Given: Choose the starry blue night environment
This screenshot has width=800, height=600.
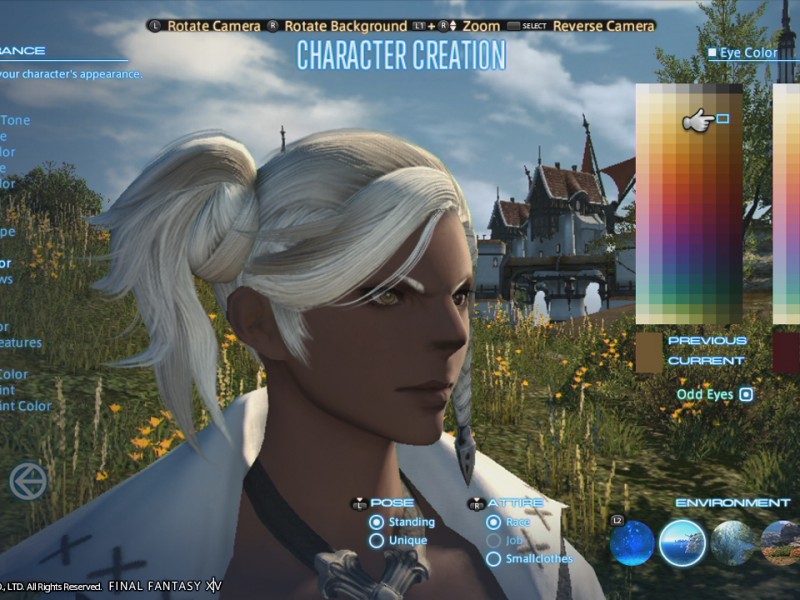Looking at the screenshot, I should point(632,543).
